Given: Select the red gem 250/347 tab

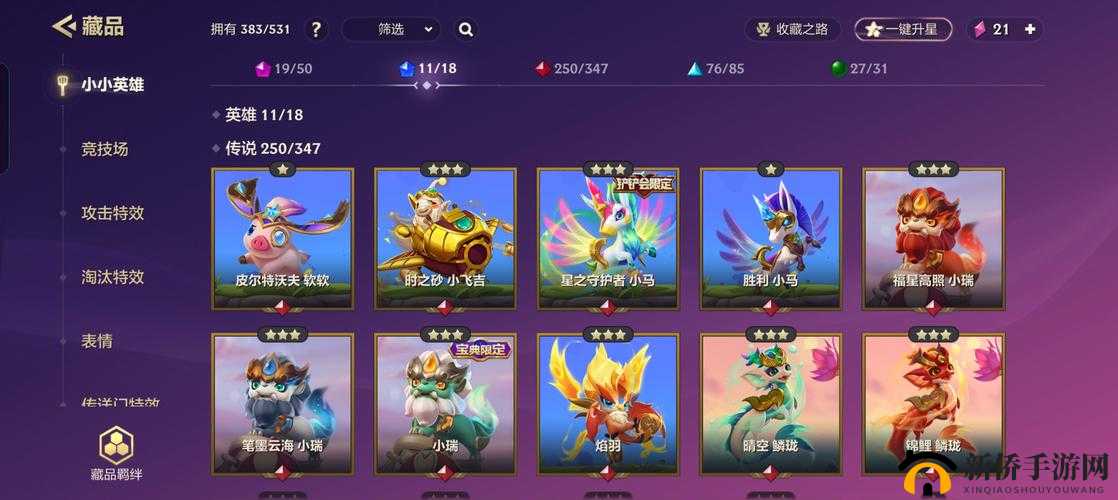Looking at the screenshot, I should (x=571, y=69).
